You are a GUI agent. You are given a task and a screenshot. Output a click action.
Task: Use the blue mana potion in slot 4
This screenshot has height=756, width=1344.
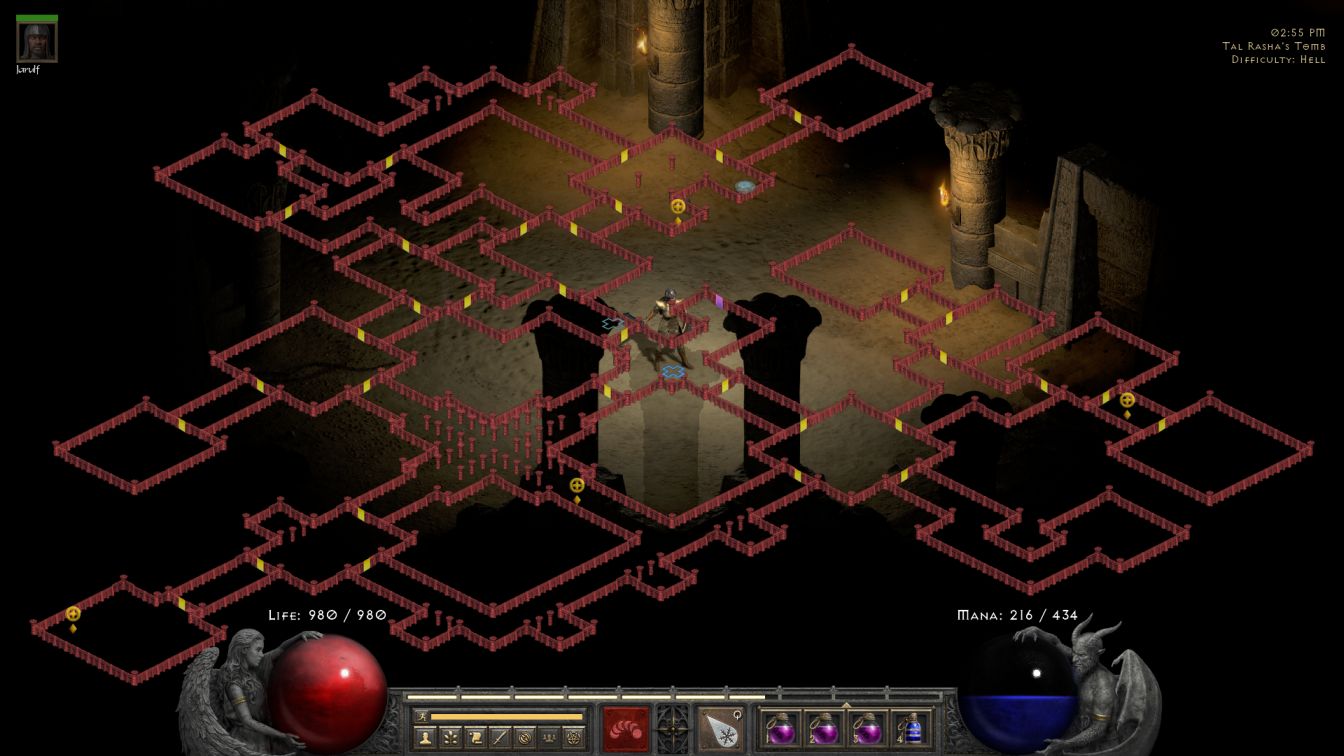coord(912,728)
